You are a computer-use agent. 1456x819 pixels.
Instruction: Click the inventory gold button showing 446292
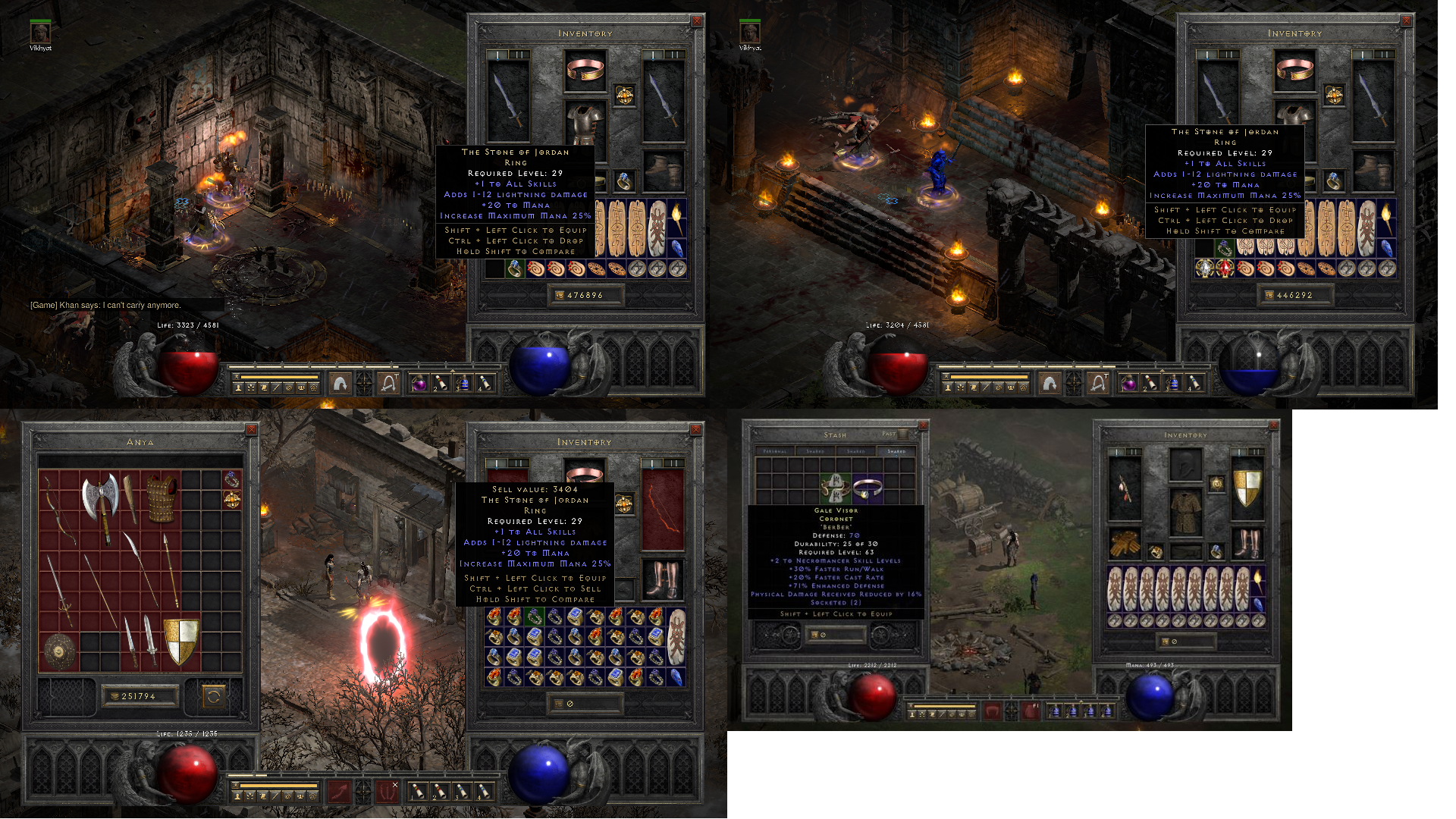[x=1295, y=295]
